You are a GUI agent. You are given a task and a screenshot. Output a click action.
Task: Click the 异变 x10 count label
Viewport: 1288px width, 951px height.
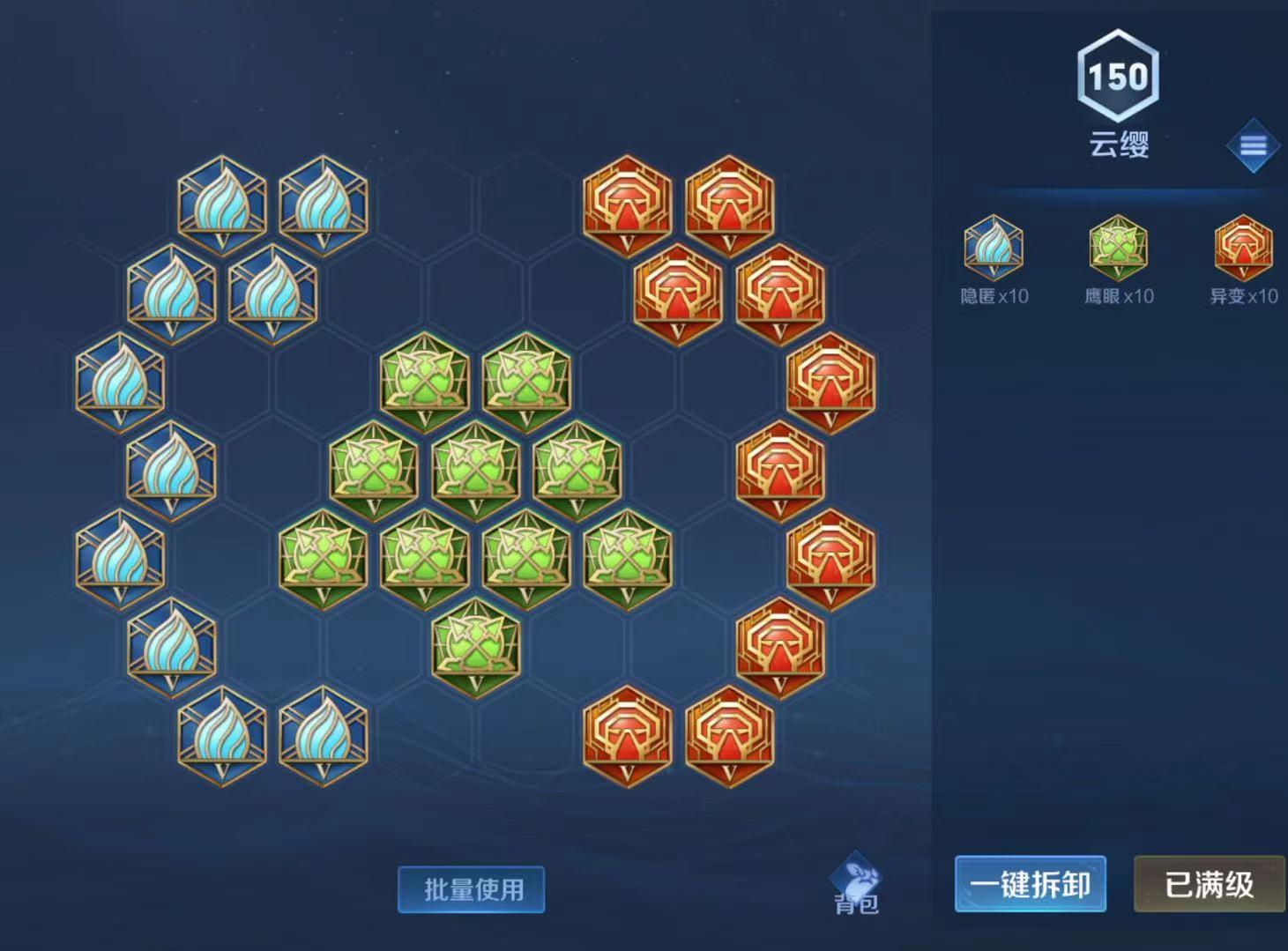click(1242, 297)
